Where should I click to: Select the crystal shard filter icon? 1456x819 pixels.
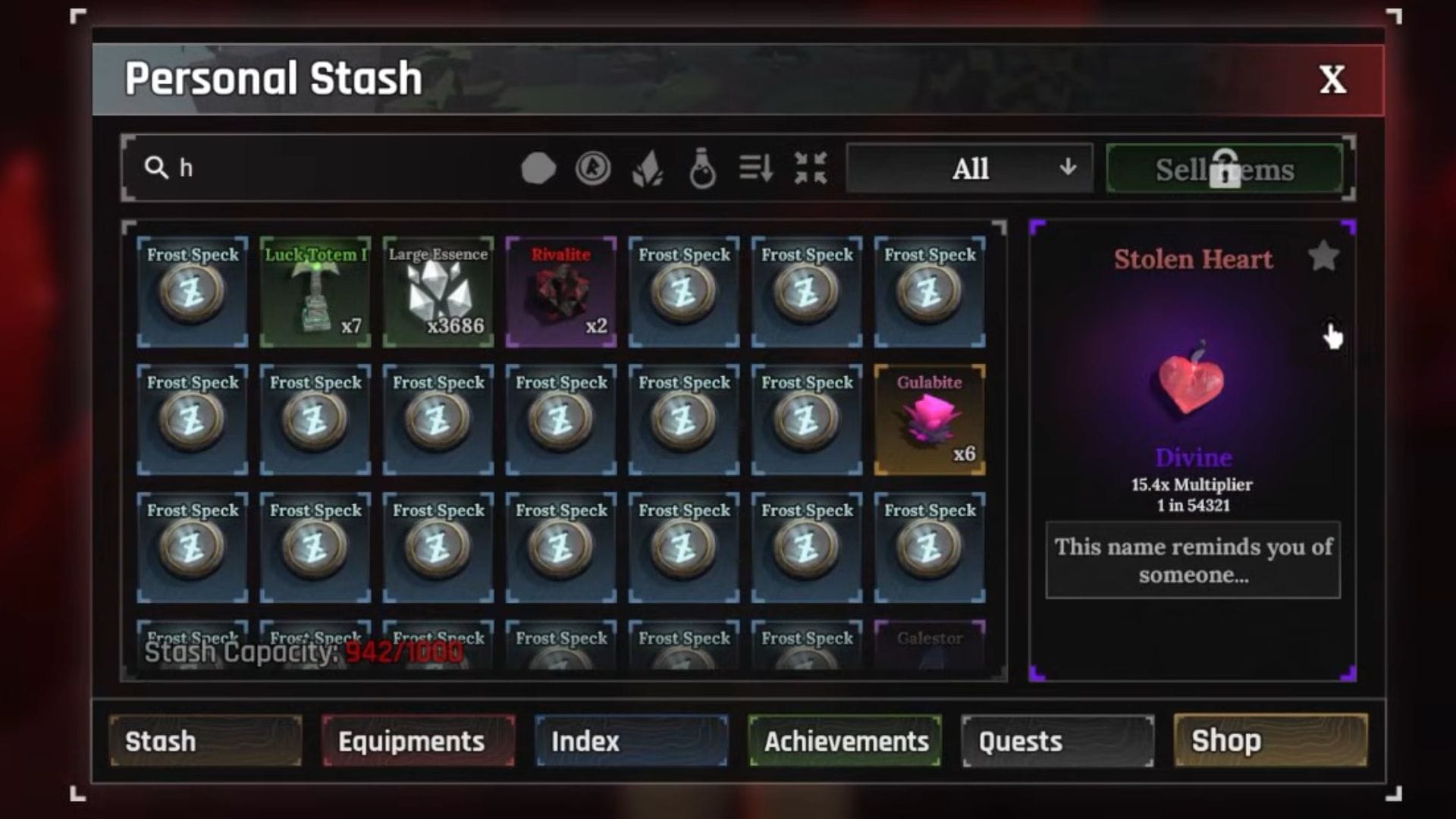[x=648, y=168]
